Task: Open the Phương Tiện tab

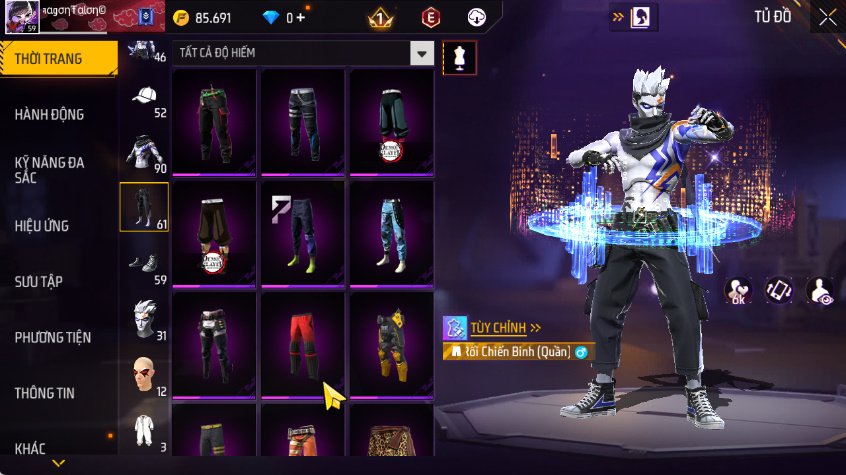Action: 52,337
